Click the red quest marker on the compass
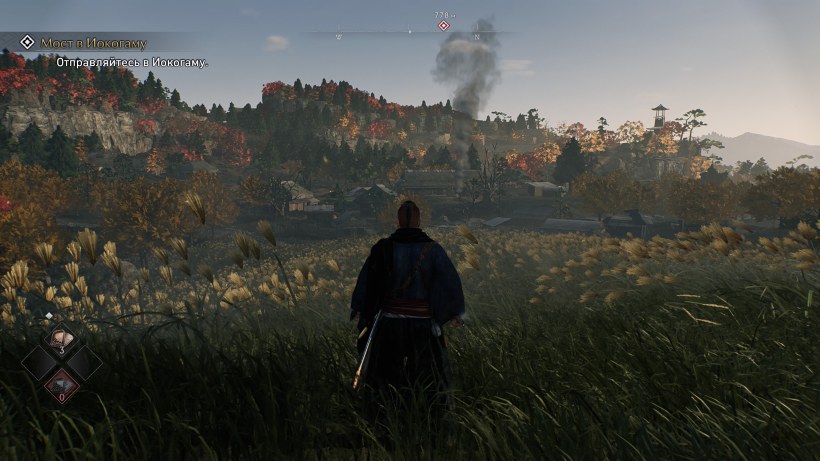The height and width of the screenshot is (461, 820). tap(443, 25)
